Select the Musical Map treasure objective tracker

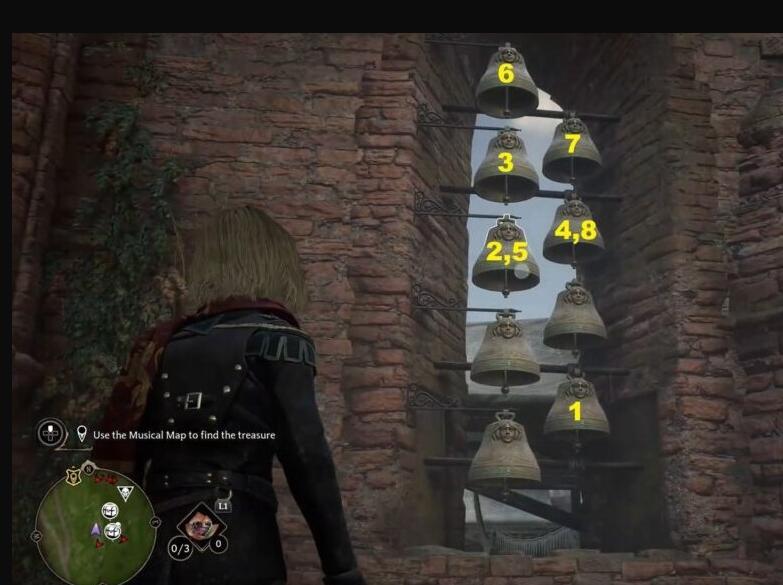pos(183,435)
